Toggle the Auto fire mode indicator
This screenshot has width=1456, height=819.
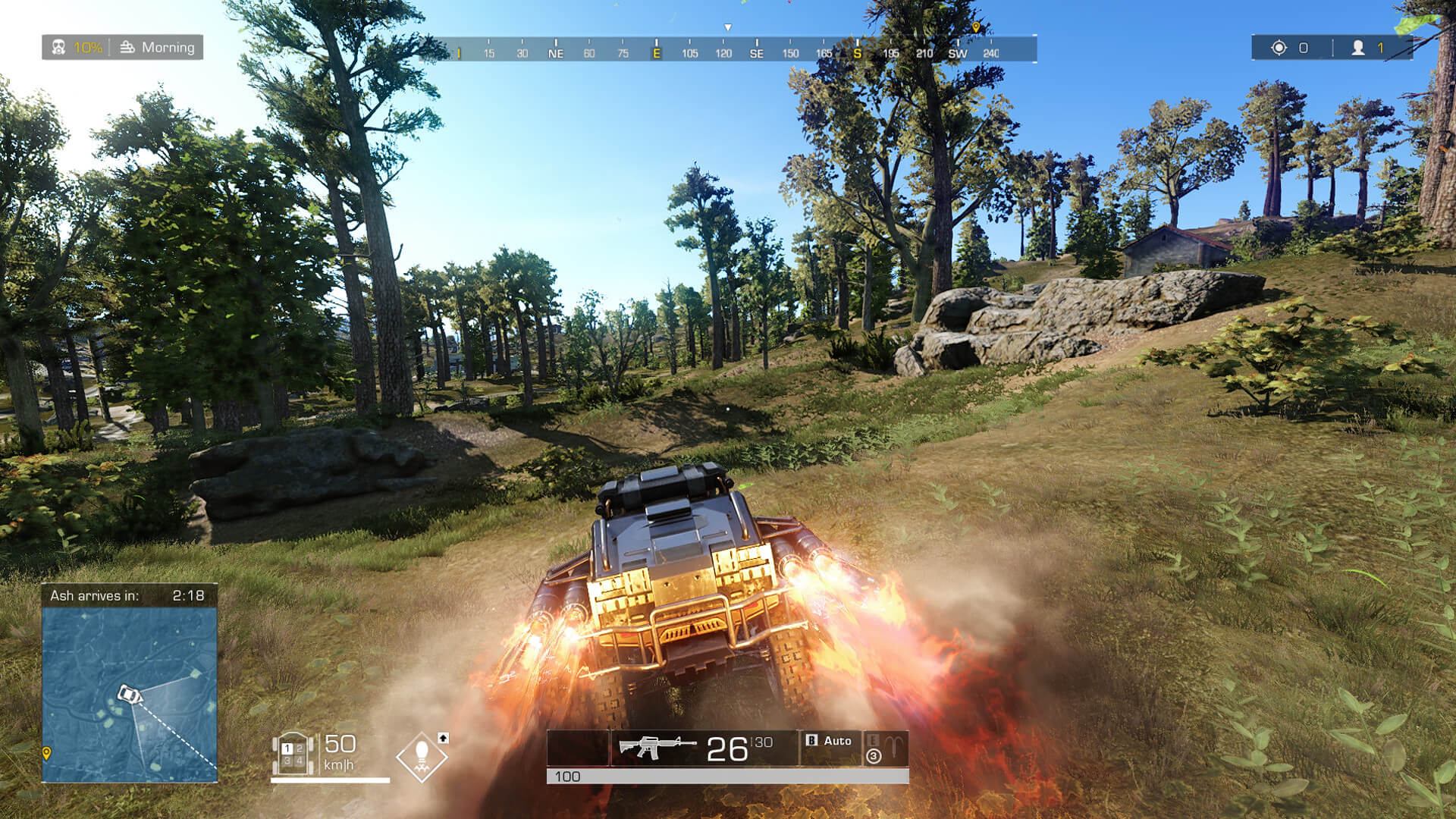coord(830,741)
